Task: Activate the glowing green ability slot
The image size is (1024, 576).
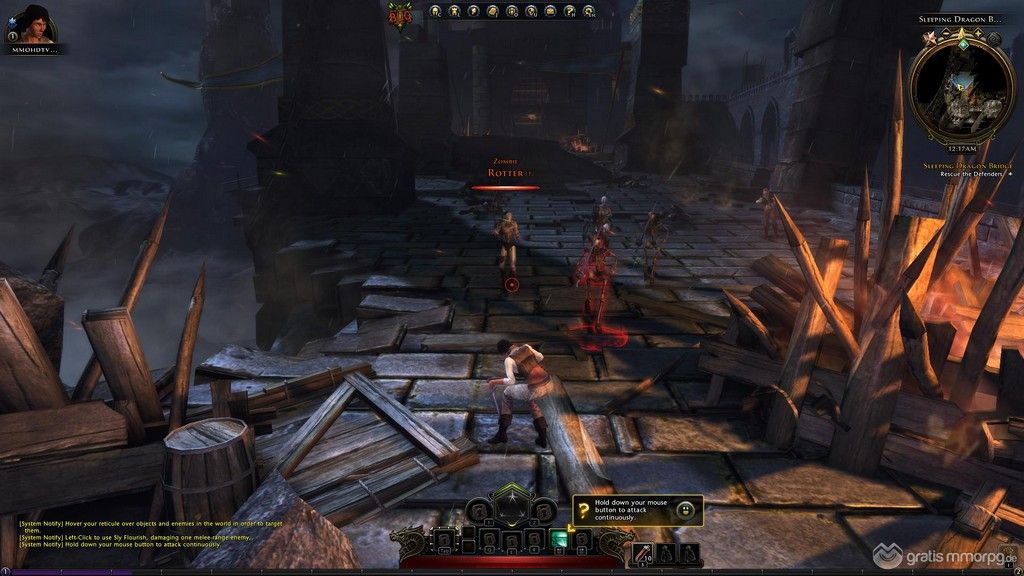Action: (x=560, y=539)
